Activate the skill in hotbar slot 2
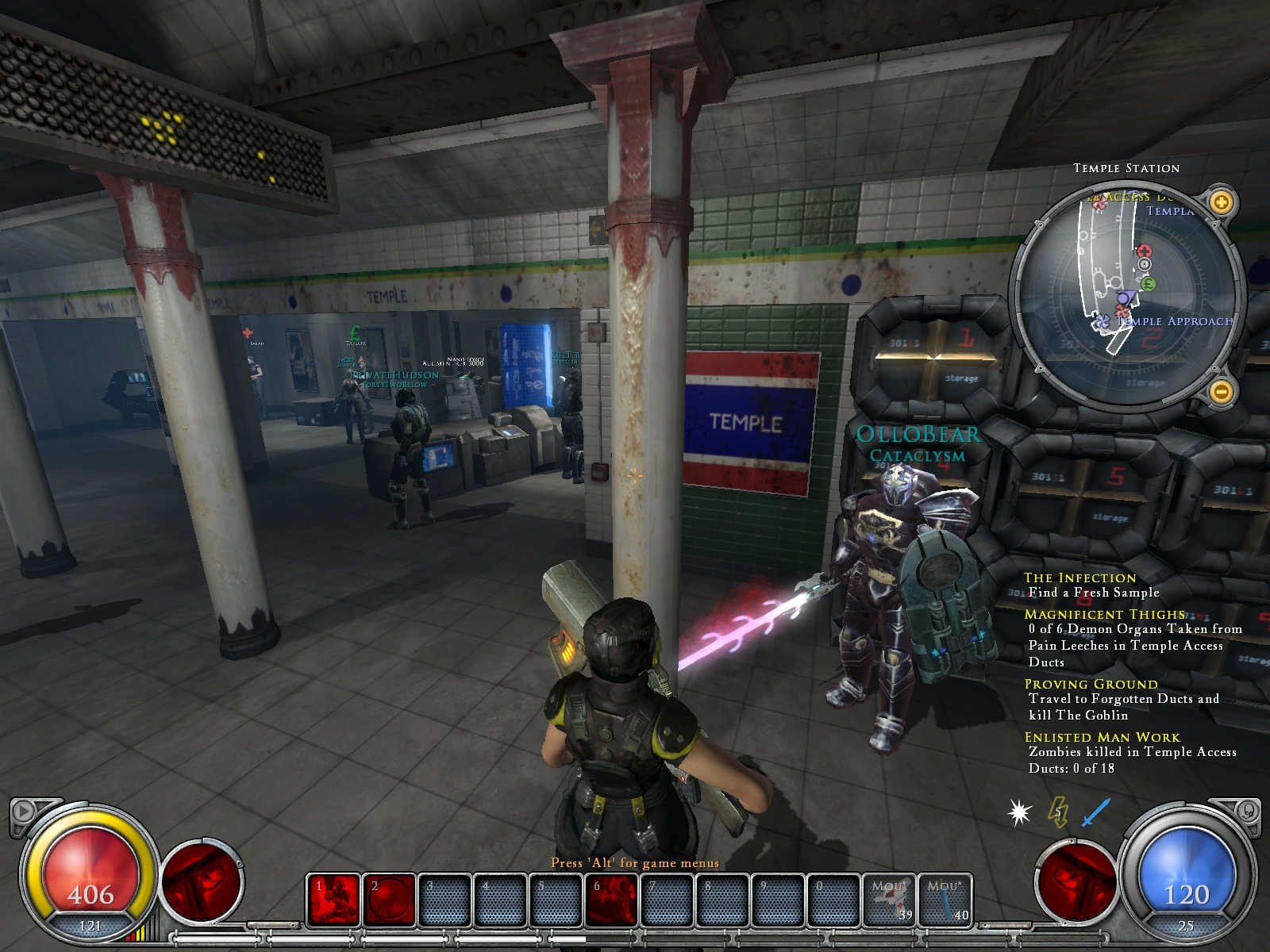The image size is (1270, 952). [x=390, y=900]
